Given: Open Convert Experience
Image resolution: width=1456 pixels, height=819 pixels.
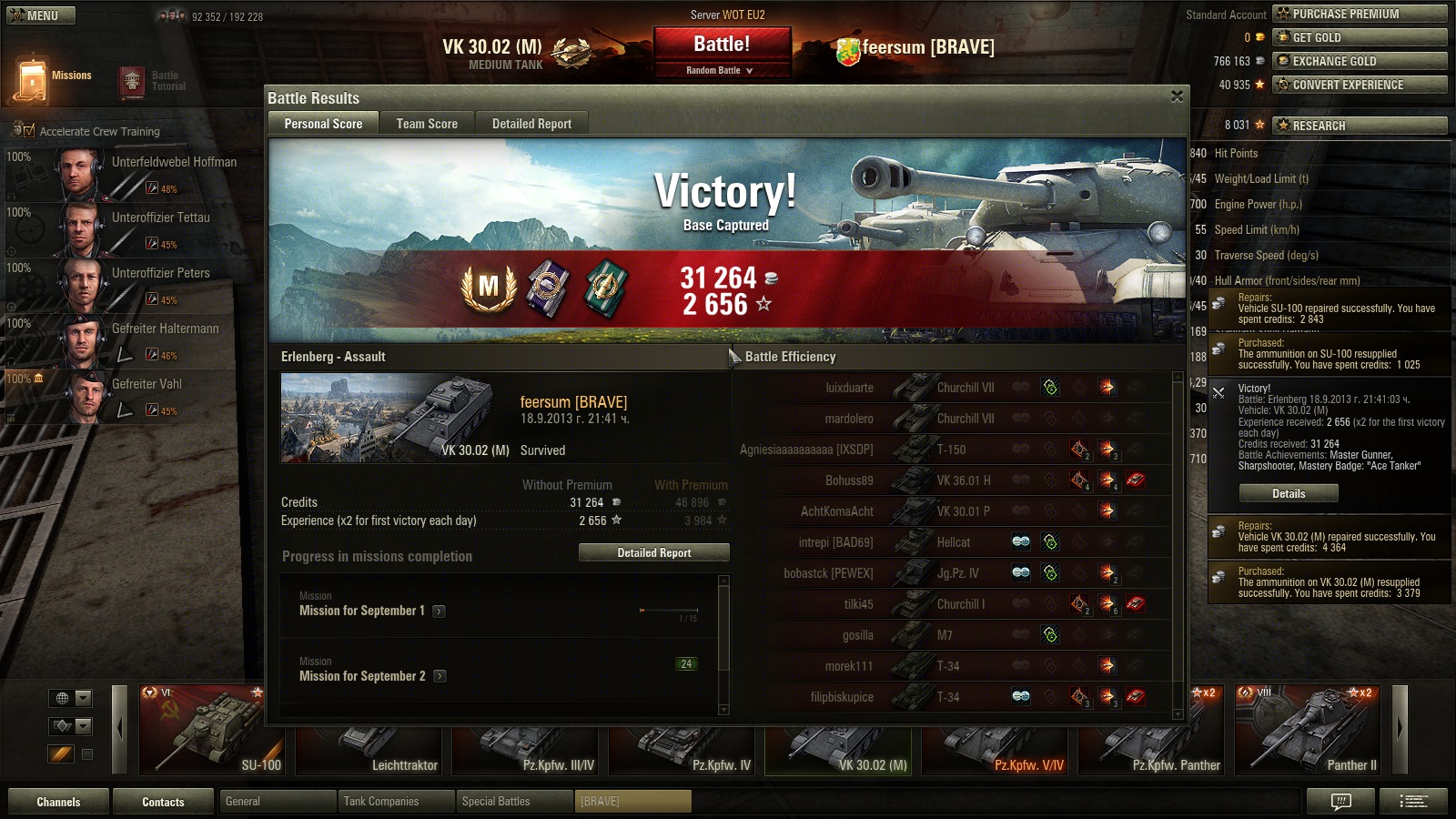Looking at the screenshot, I should click(1359, 85).
